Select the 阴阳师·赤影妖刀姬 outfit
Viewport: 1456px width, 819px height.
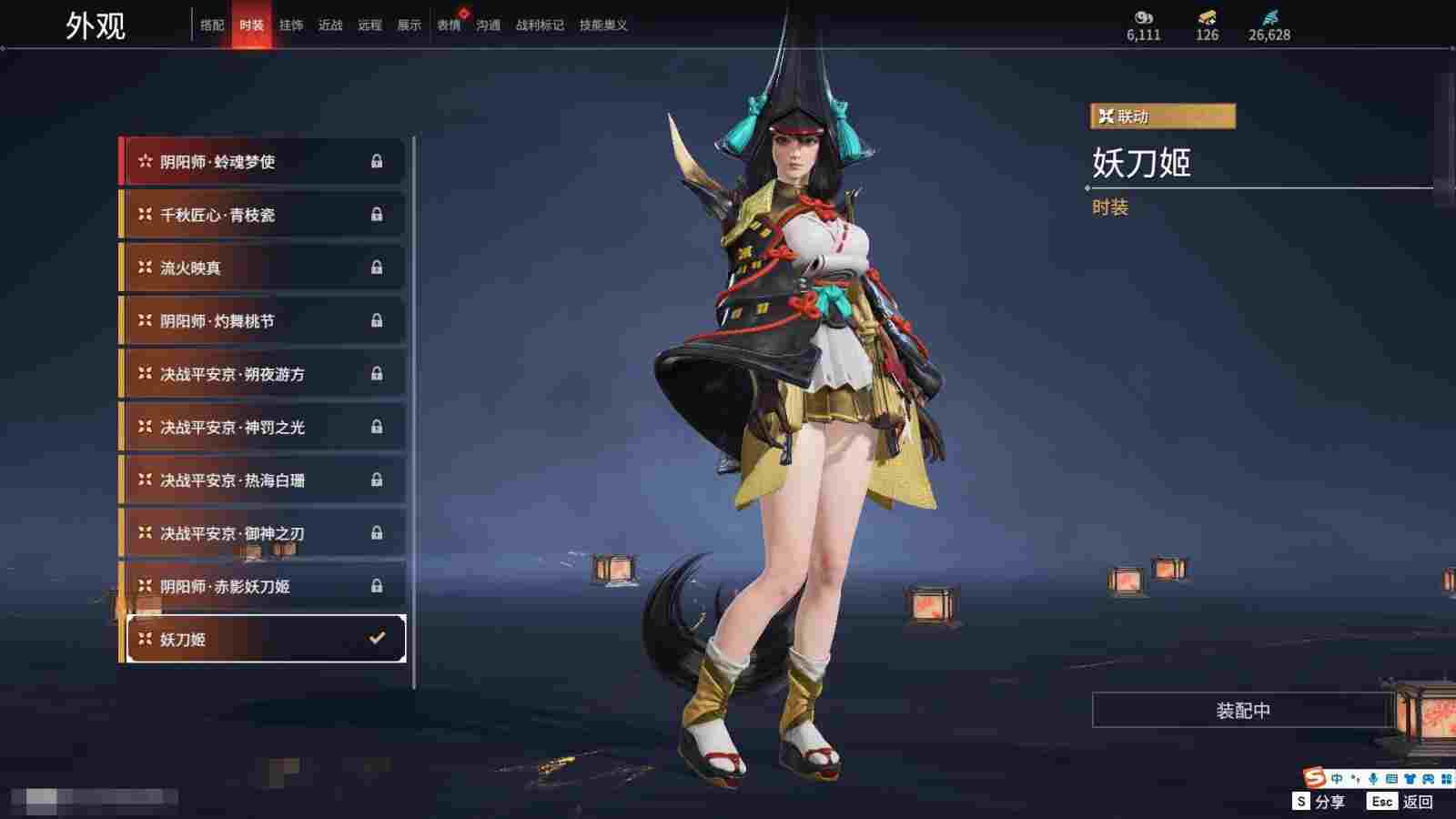(x=263, y=586)
